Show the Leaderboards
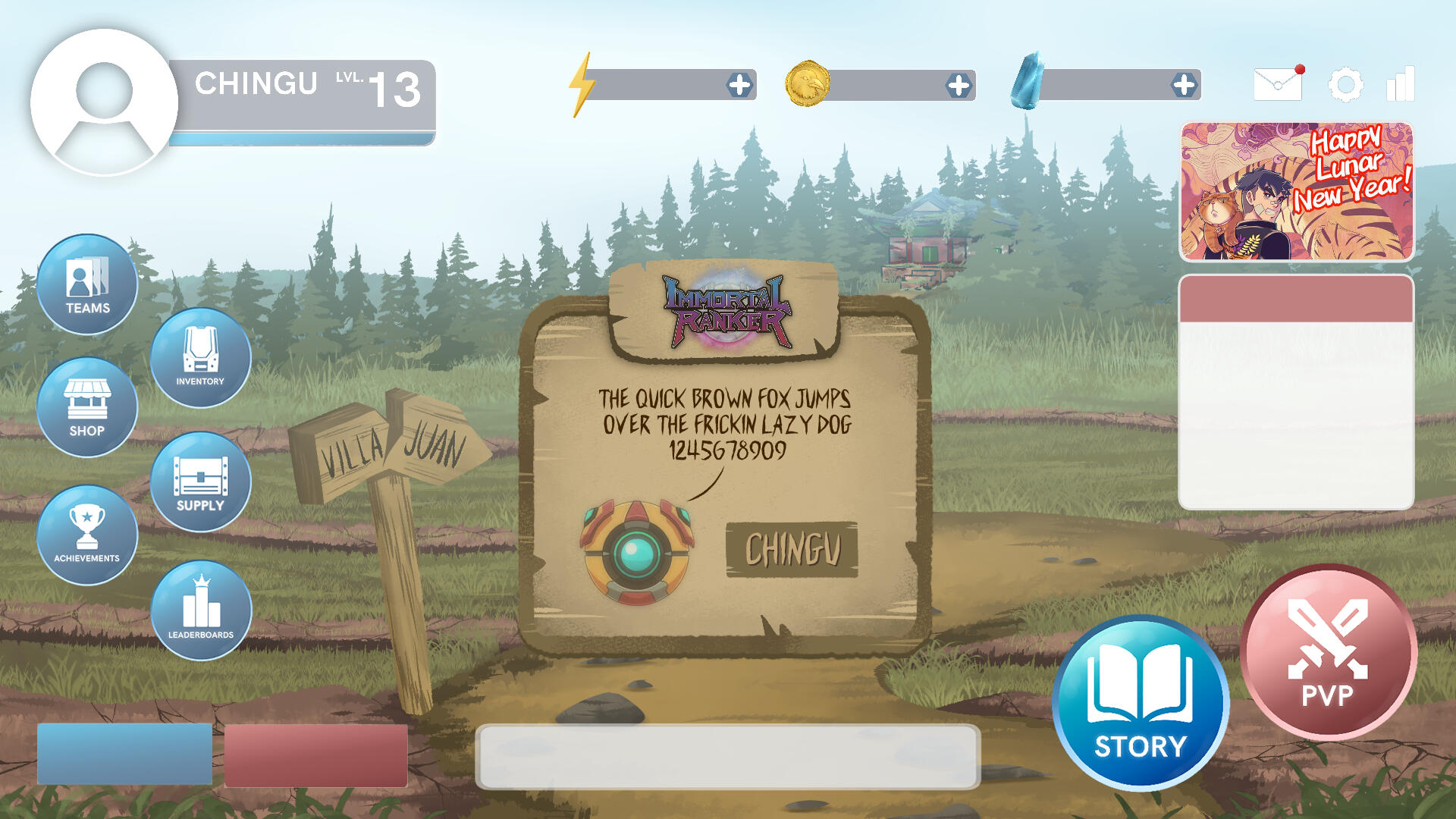 pos(201,610)
